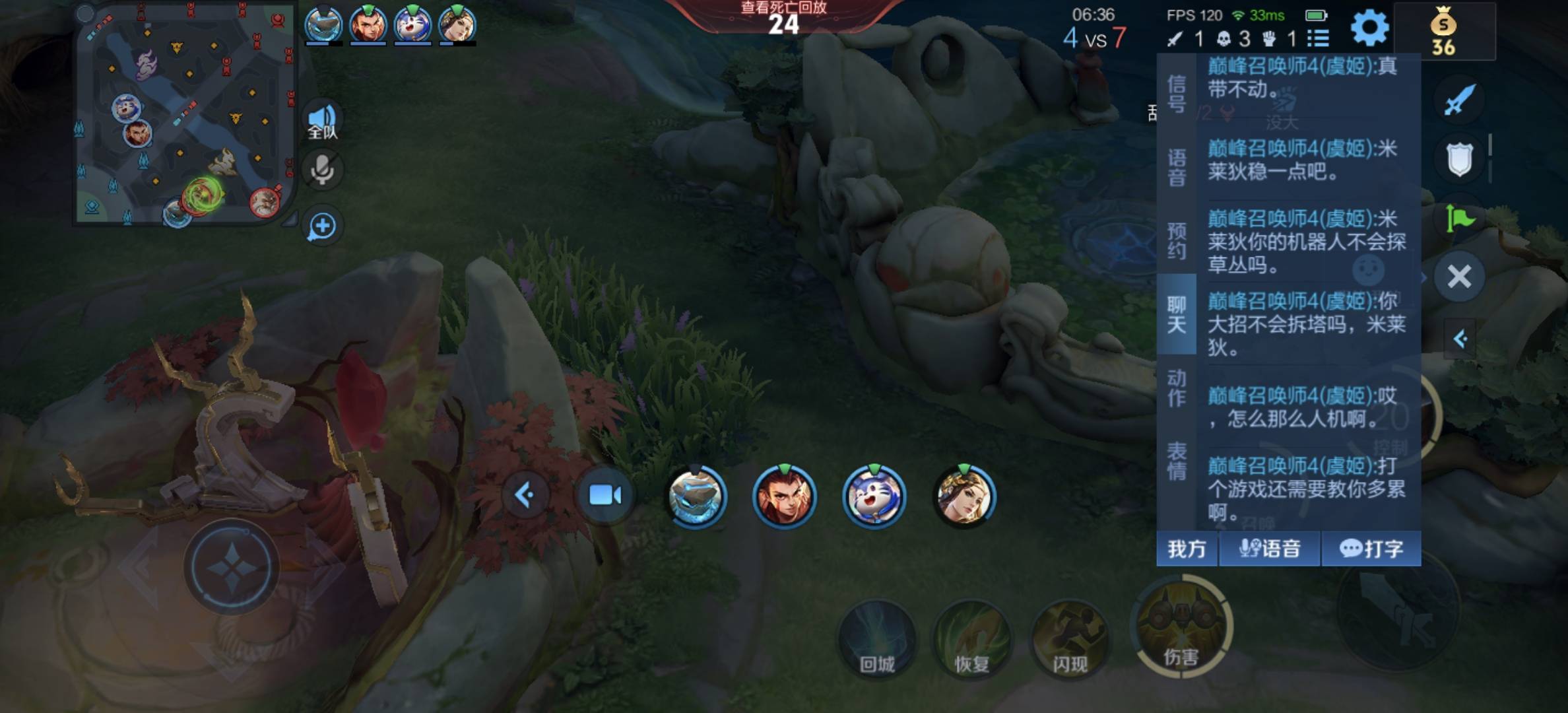Toggle the 全队 team voice speaker

(323, 121)
